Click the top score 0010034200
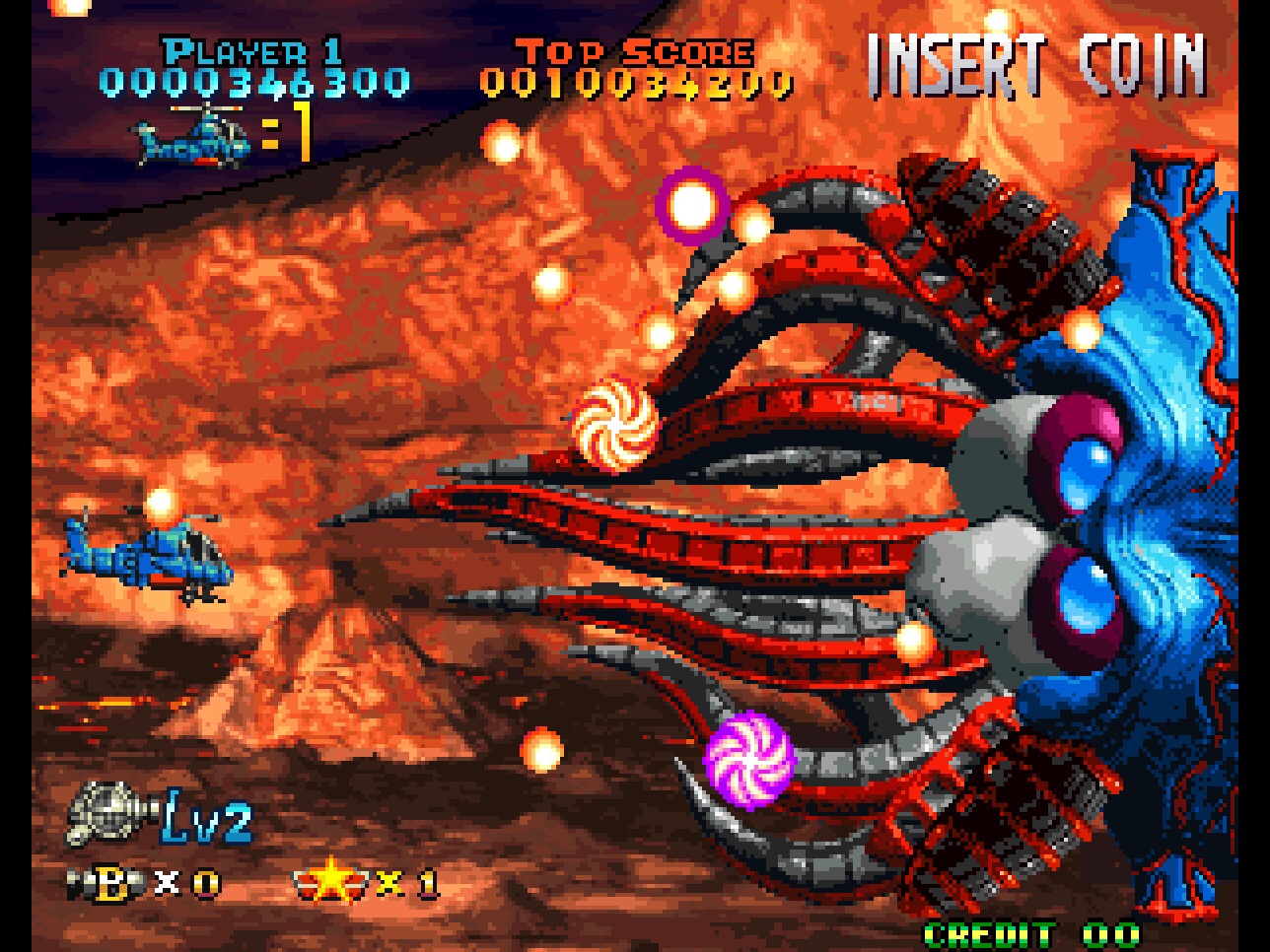Image resolution: width=1270 pixels, height=952 pixels. pyautogui.click(x=638, y=84)
